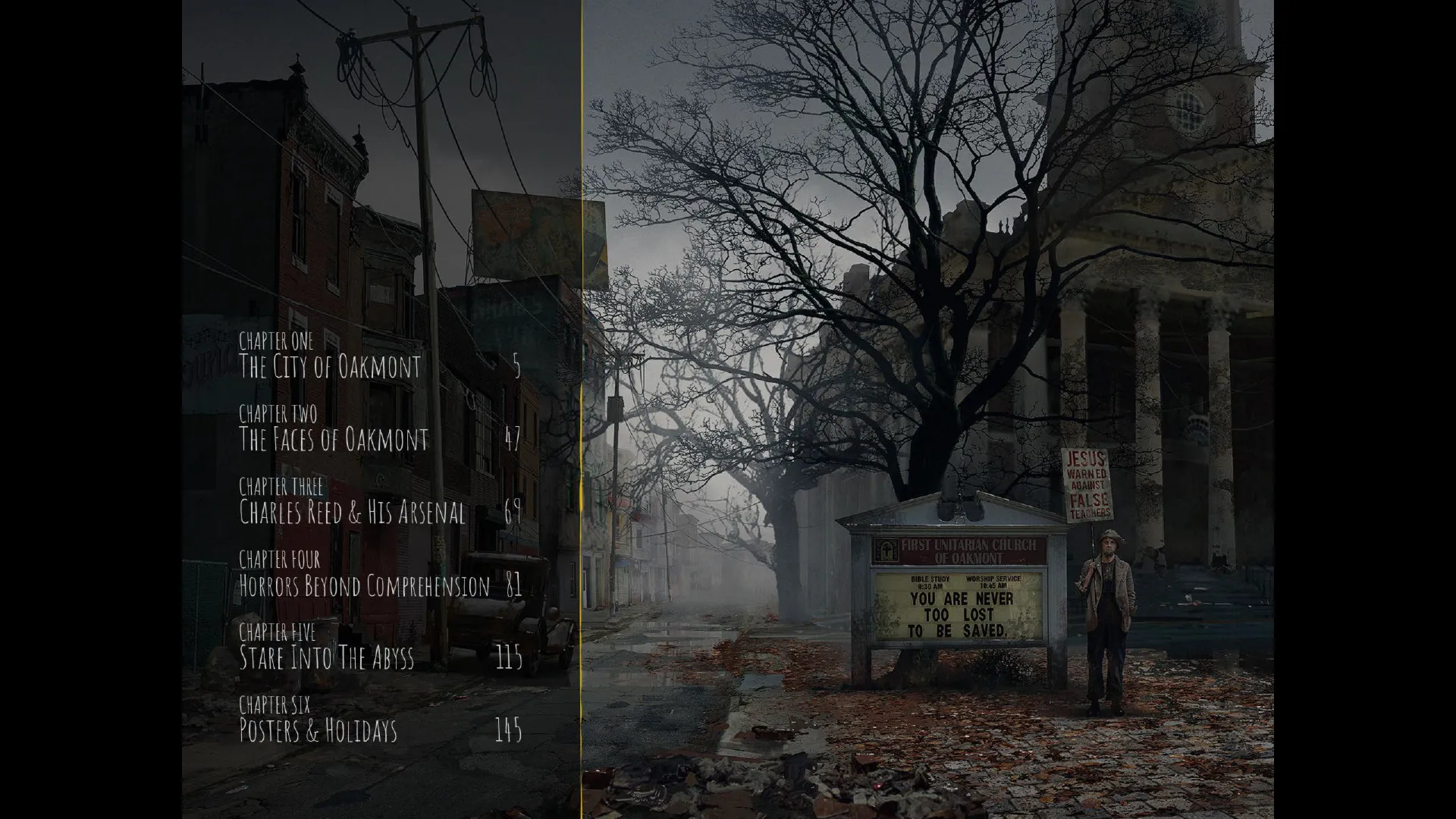
Task: Choose Chapter Five: Stare Into The Abyss
Action: 326,657
